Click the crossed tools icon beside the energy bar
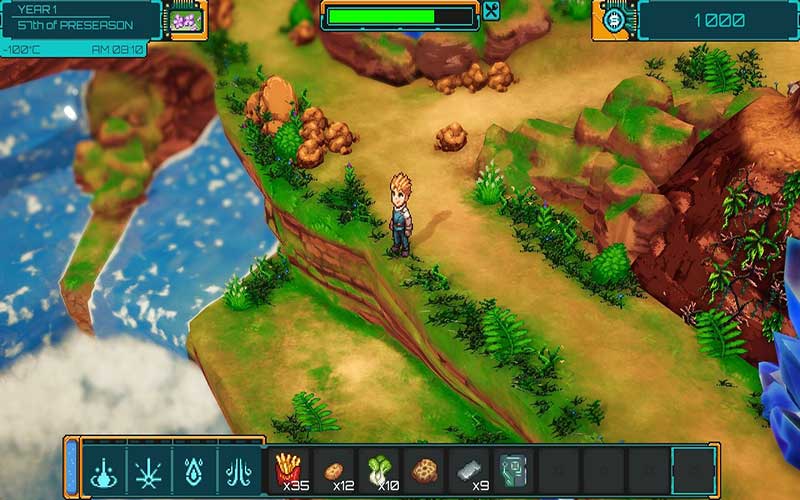Viewport: 800px width, 500px height. pos(491,11)
